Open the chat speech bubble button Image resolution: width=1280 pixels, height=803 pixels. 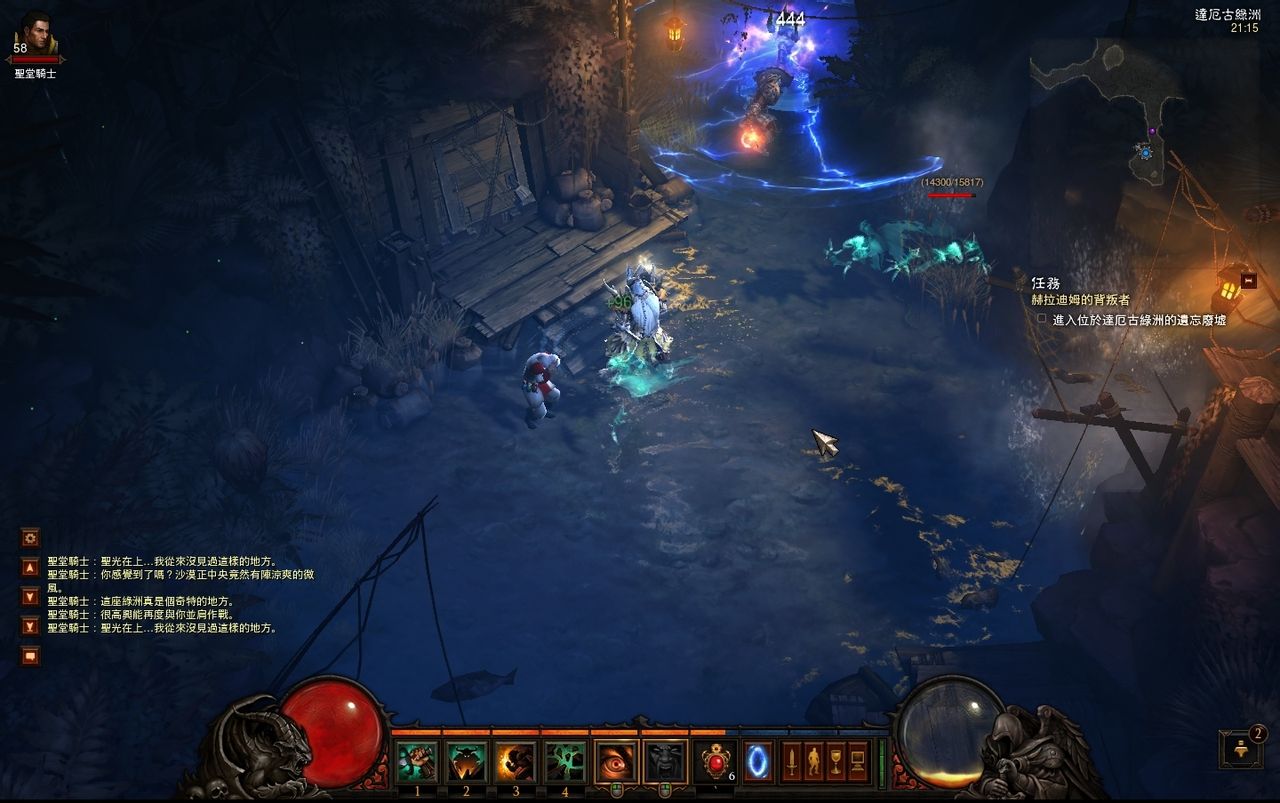(x=30, y=656)
